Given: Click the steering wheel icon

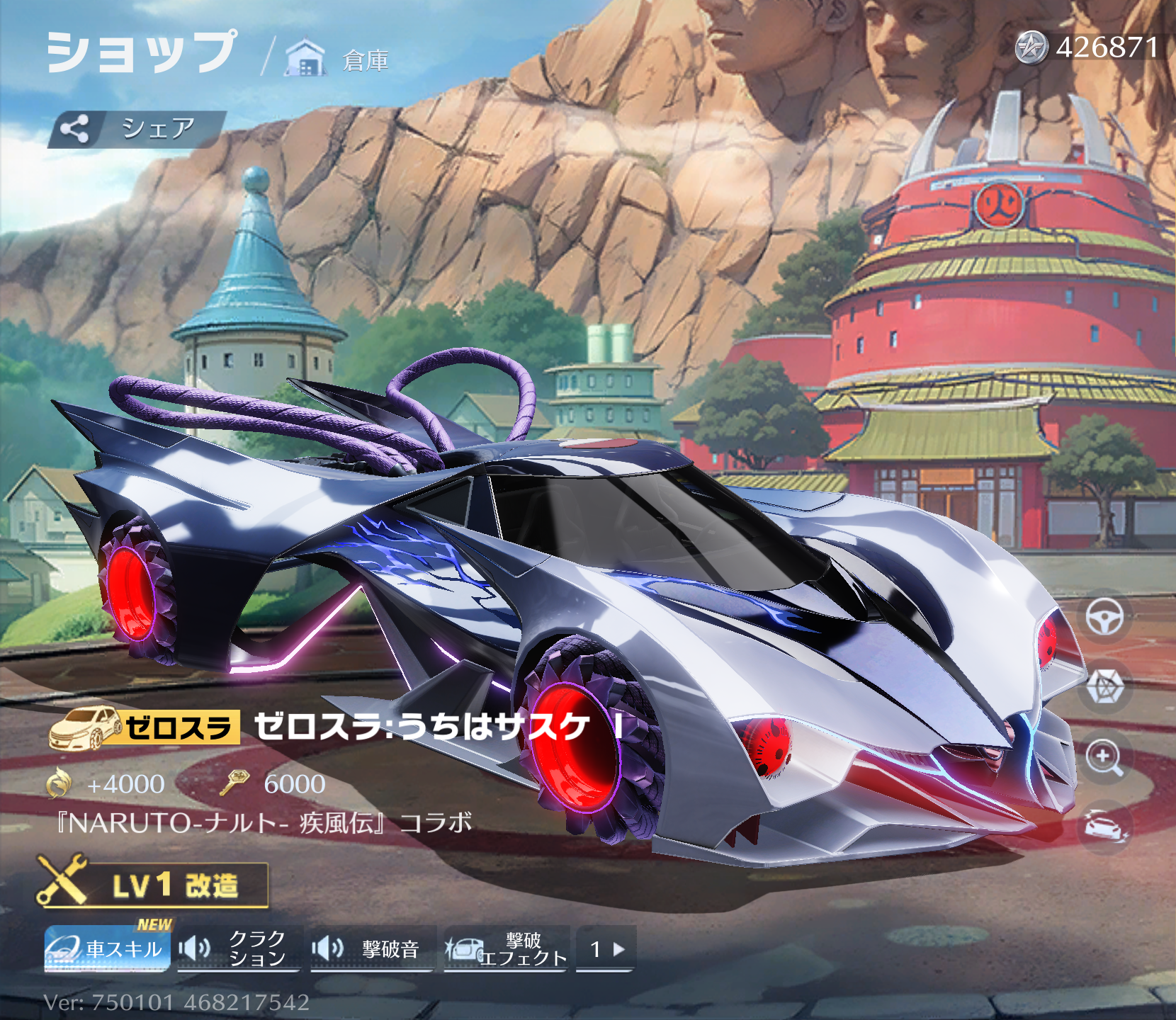Looking at the screenshot, I should [1104, 617].
